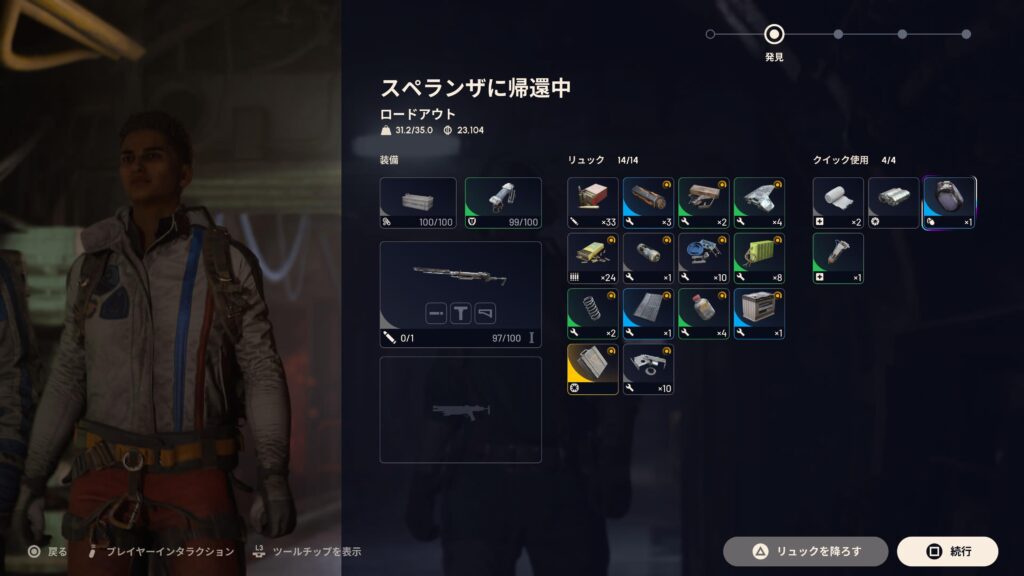This screenshot has height=576, width=1024.
Task: Select the blue wires stack of 10
Action: tap(704, 258)
